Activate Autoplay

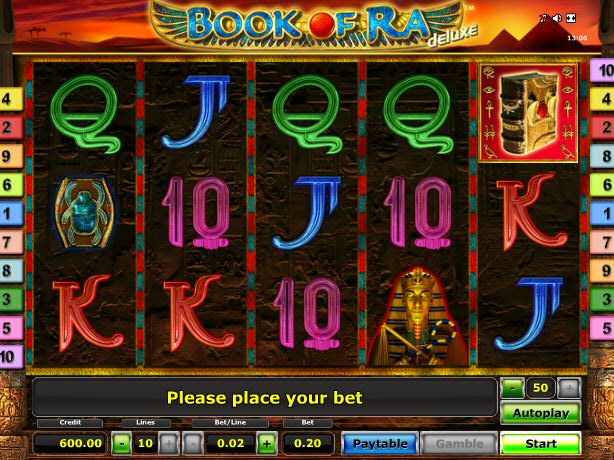(x=540, y=413)
